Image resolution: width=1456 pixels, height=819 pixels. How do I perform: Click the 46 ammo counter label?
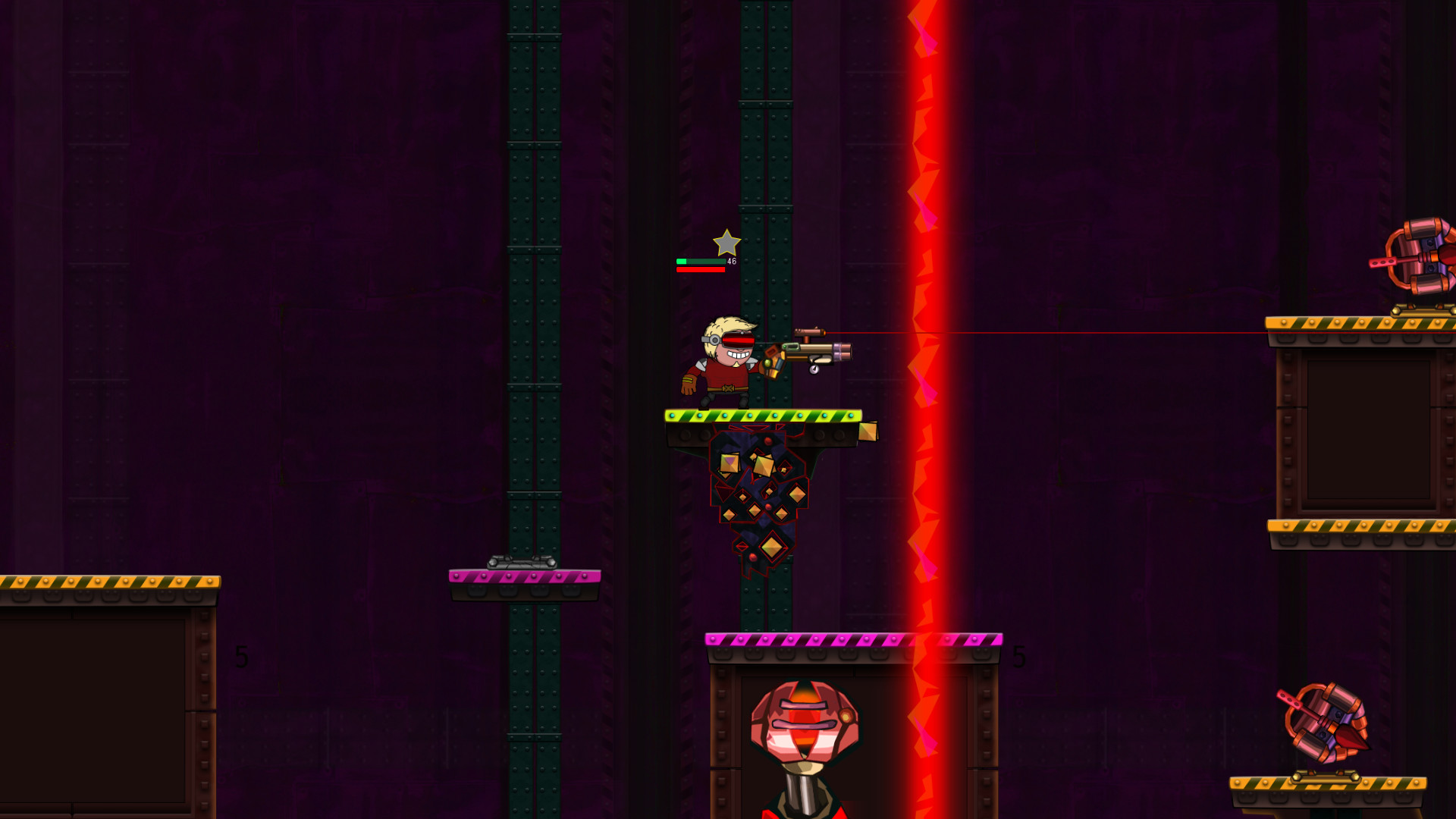(730, 261)
